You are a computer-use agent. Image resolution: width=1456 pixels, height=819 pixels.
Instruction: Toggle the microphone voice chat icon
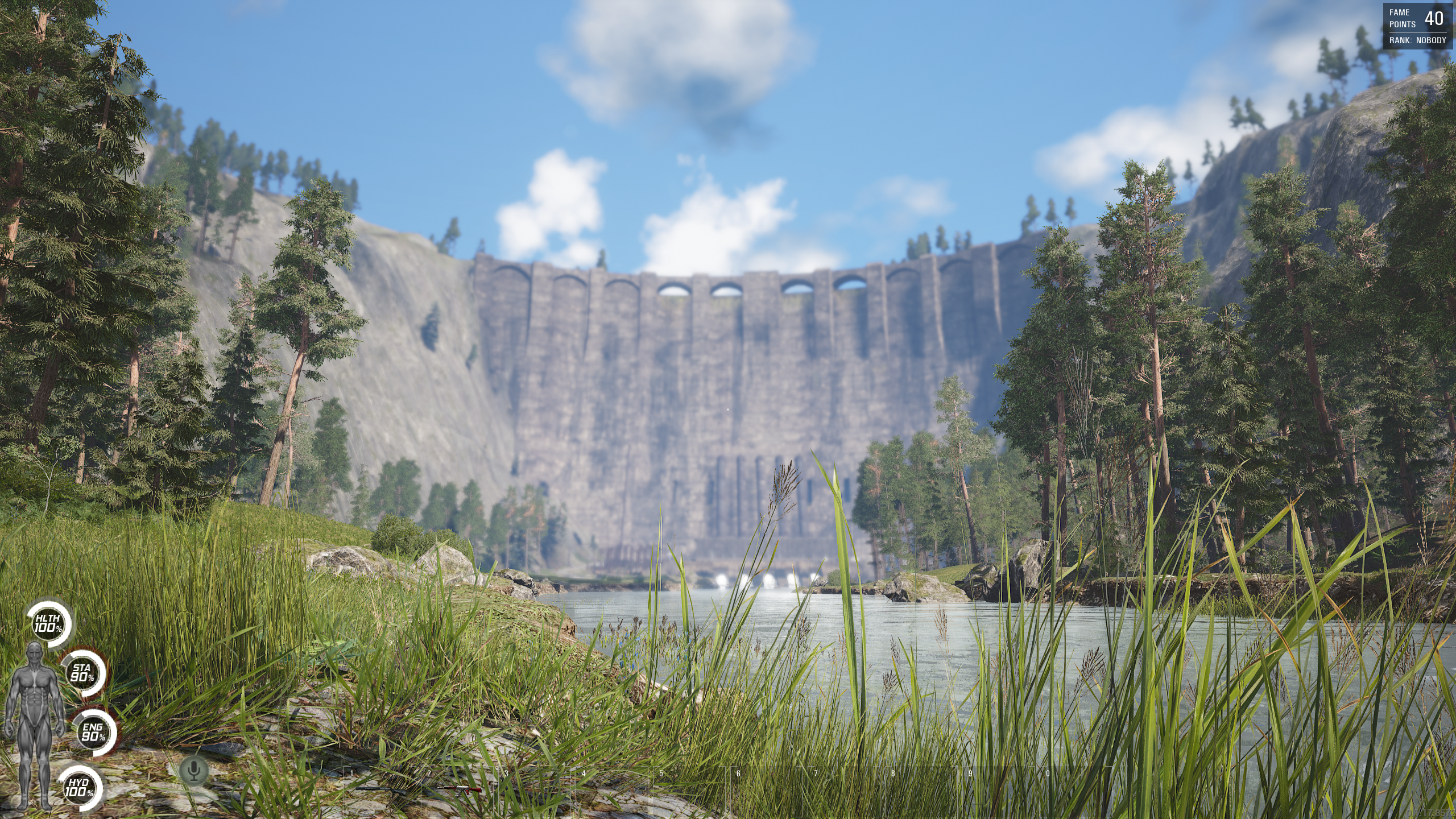[x=195, y=771]
